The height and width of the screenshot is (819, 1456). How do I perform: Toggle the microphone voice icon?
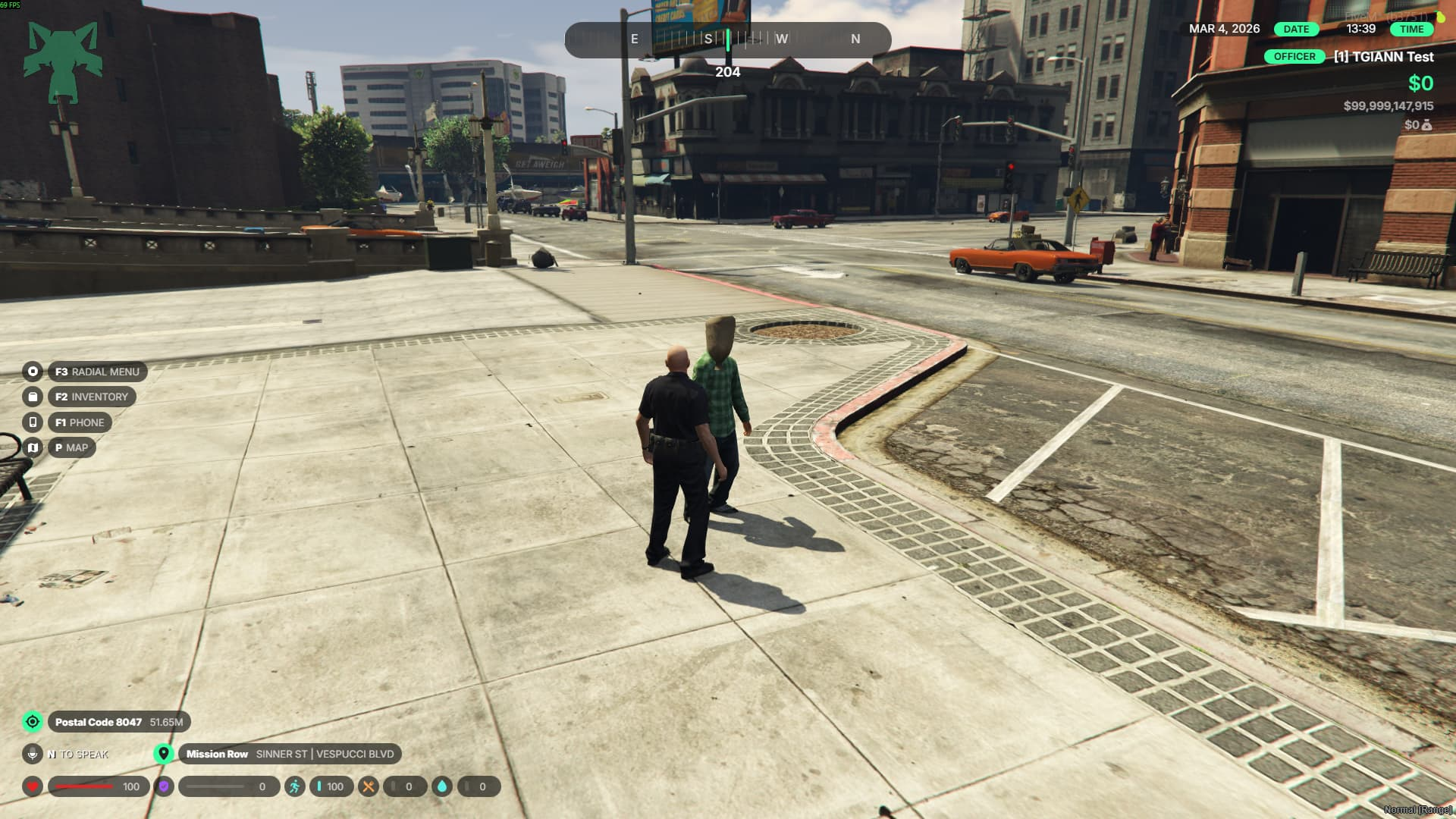33,754
